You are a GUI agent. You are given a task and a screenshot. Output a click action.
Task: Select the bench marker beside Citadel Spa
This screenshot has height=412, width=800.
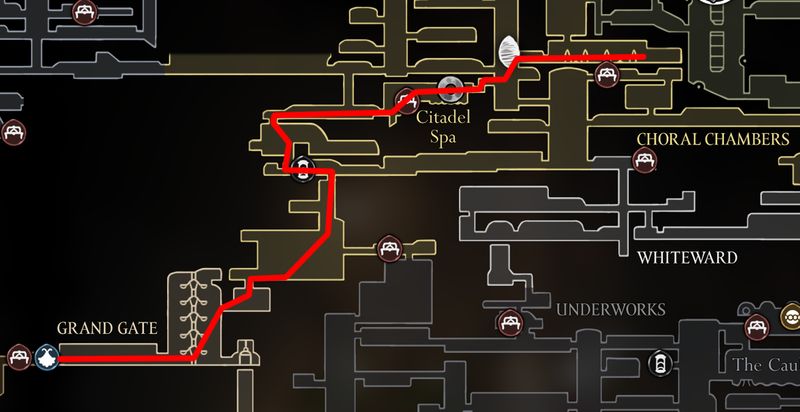(406, 99)
